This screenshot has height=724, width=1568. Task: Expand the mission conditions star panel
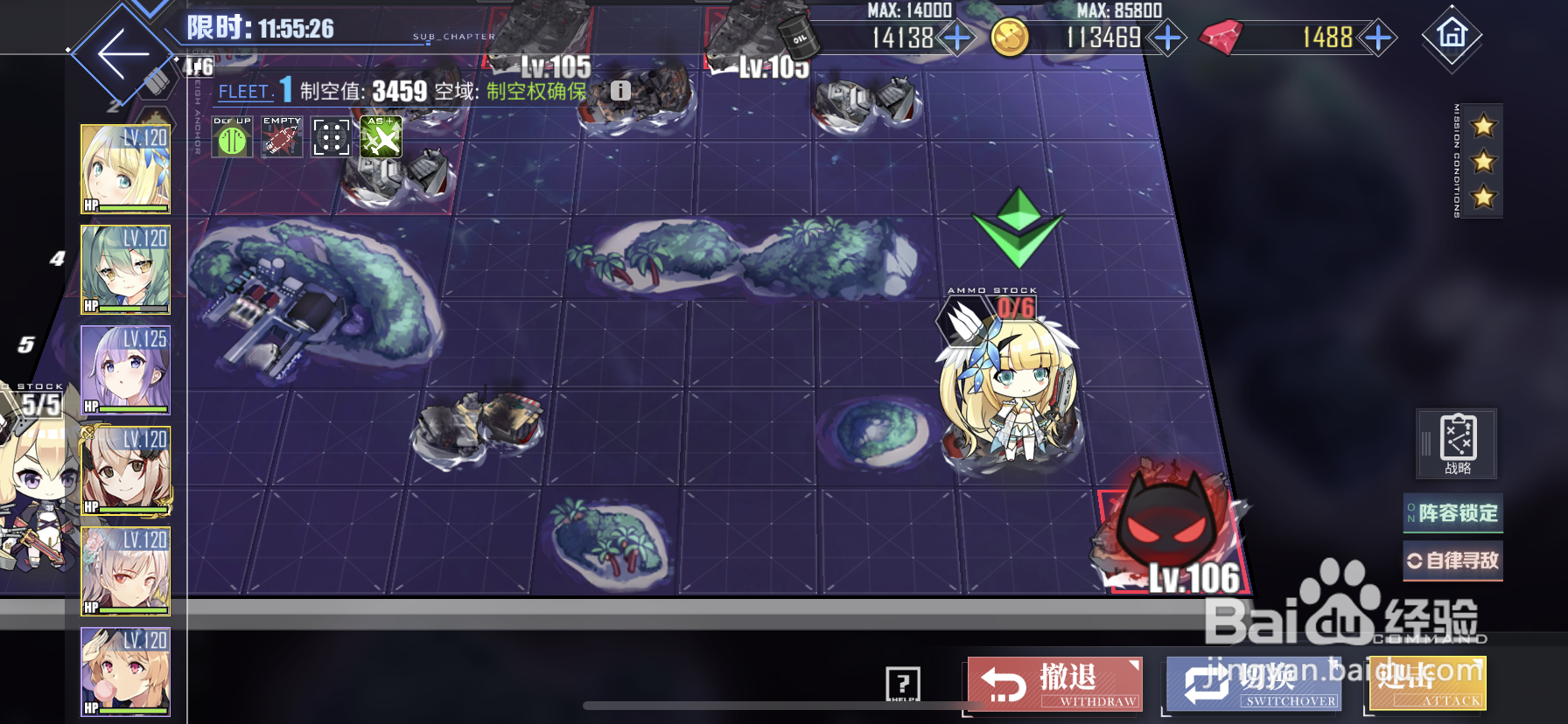(1480, 162)
